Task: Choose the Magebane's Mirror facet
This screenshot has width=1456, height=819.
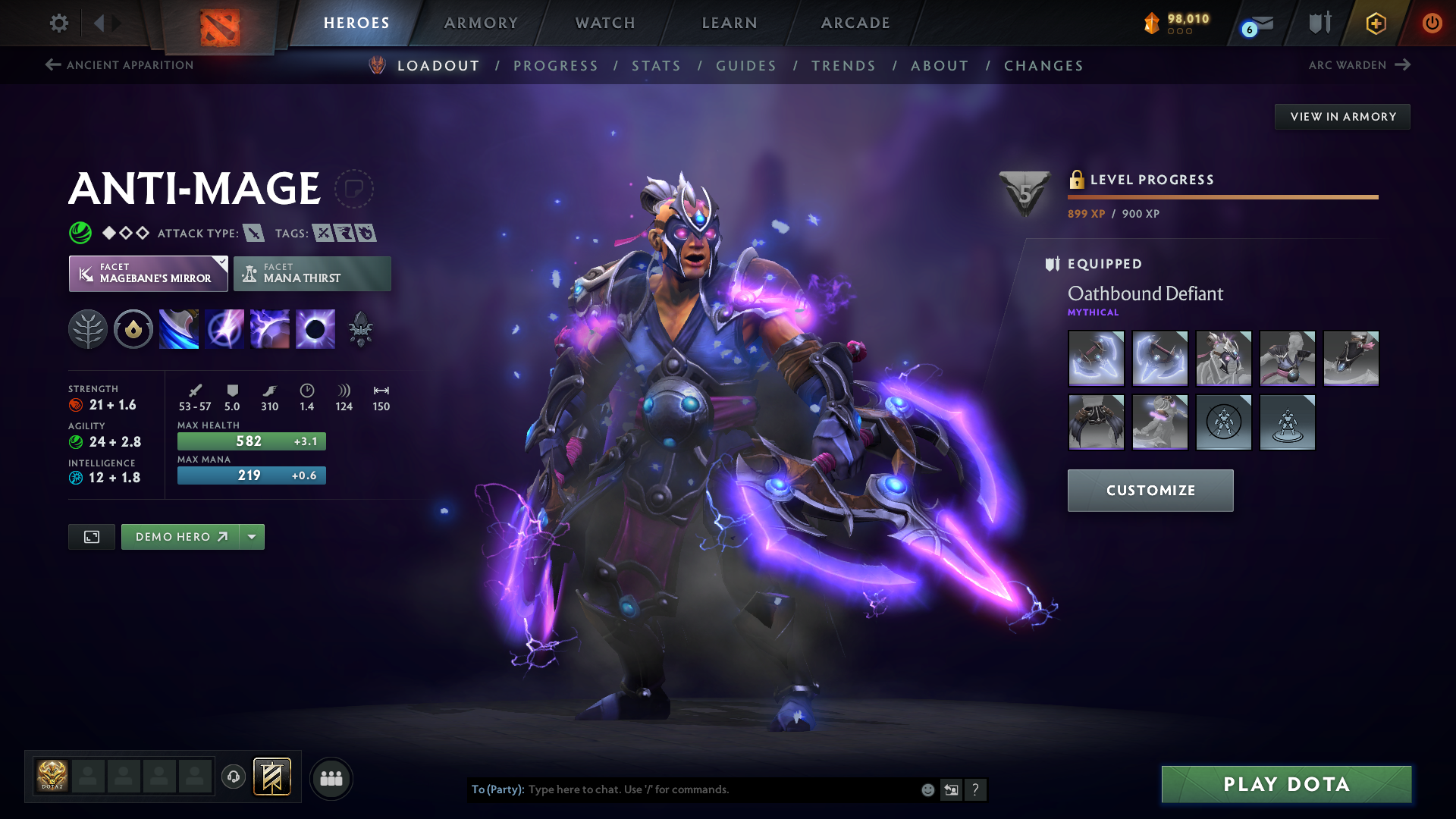Action: (x=148, y=274)
